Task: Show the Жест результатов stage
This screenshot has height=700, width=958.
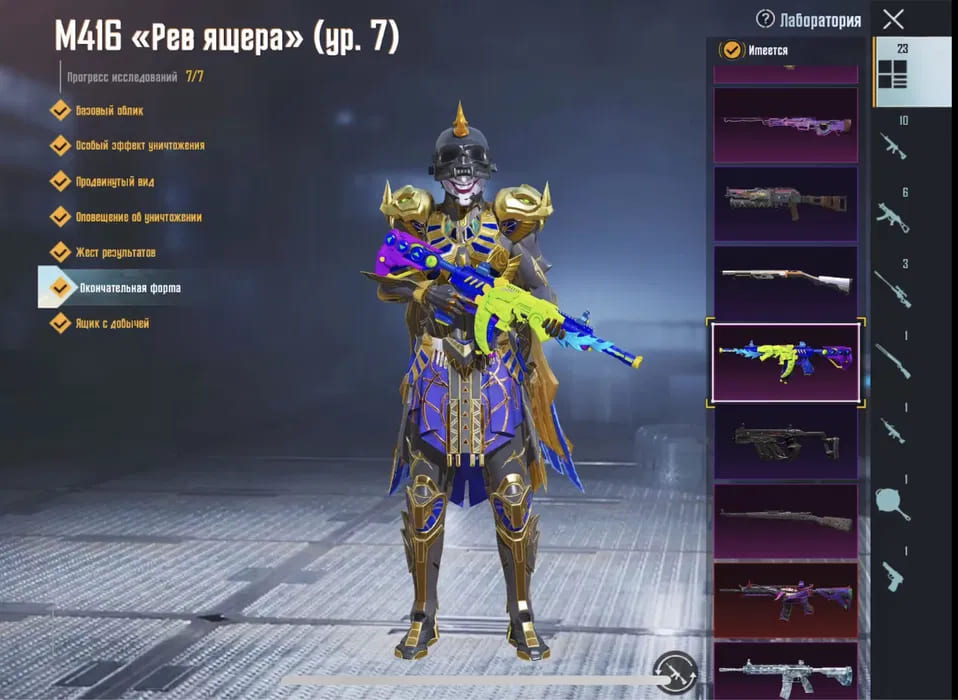Action: (115, 253)
